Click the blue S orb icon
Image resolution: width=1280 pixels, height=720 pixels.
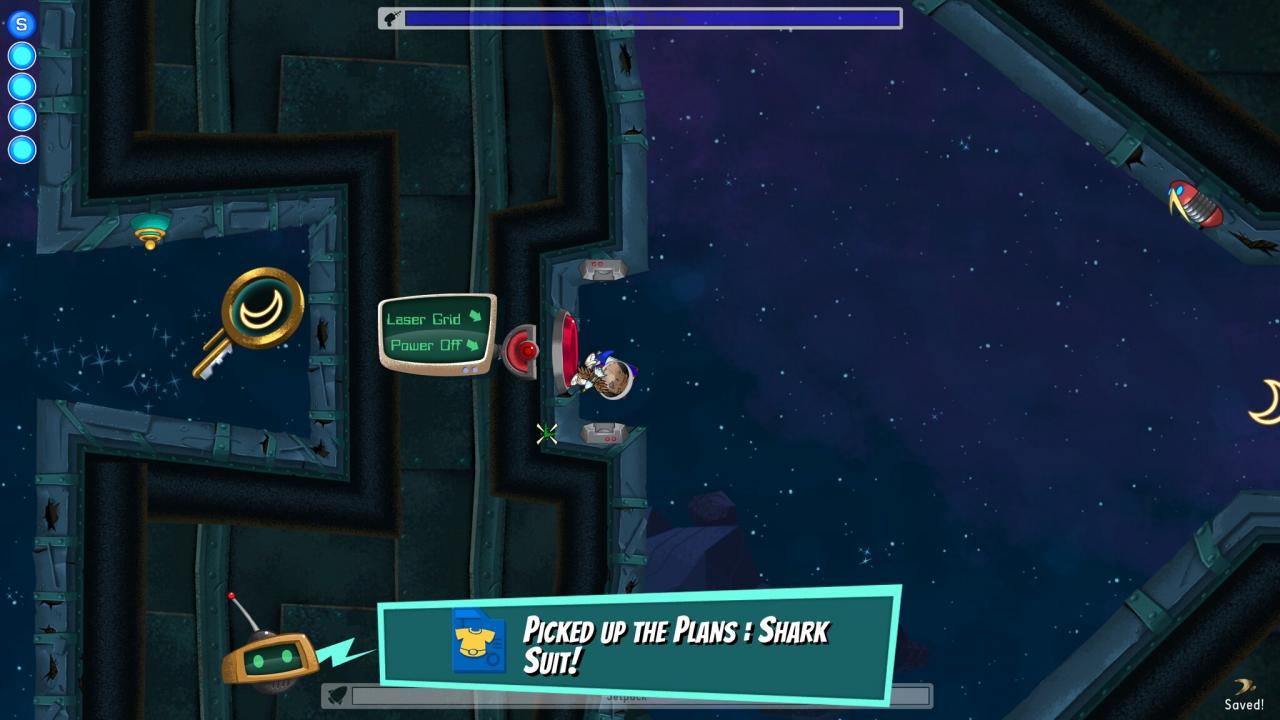coord(21,24)
